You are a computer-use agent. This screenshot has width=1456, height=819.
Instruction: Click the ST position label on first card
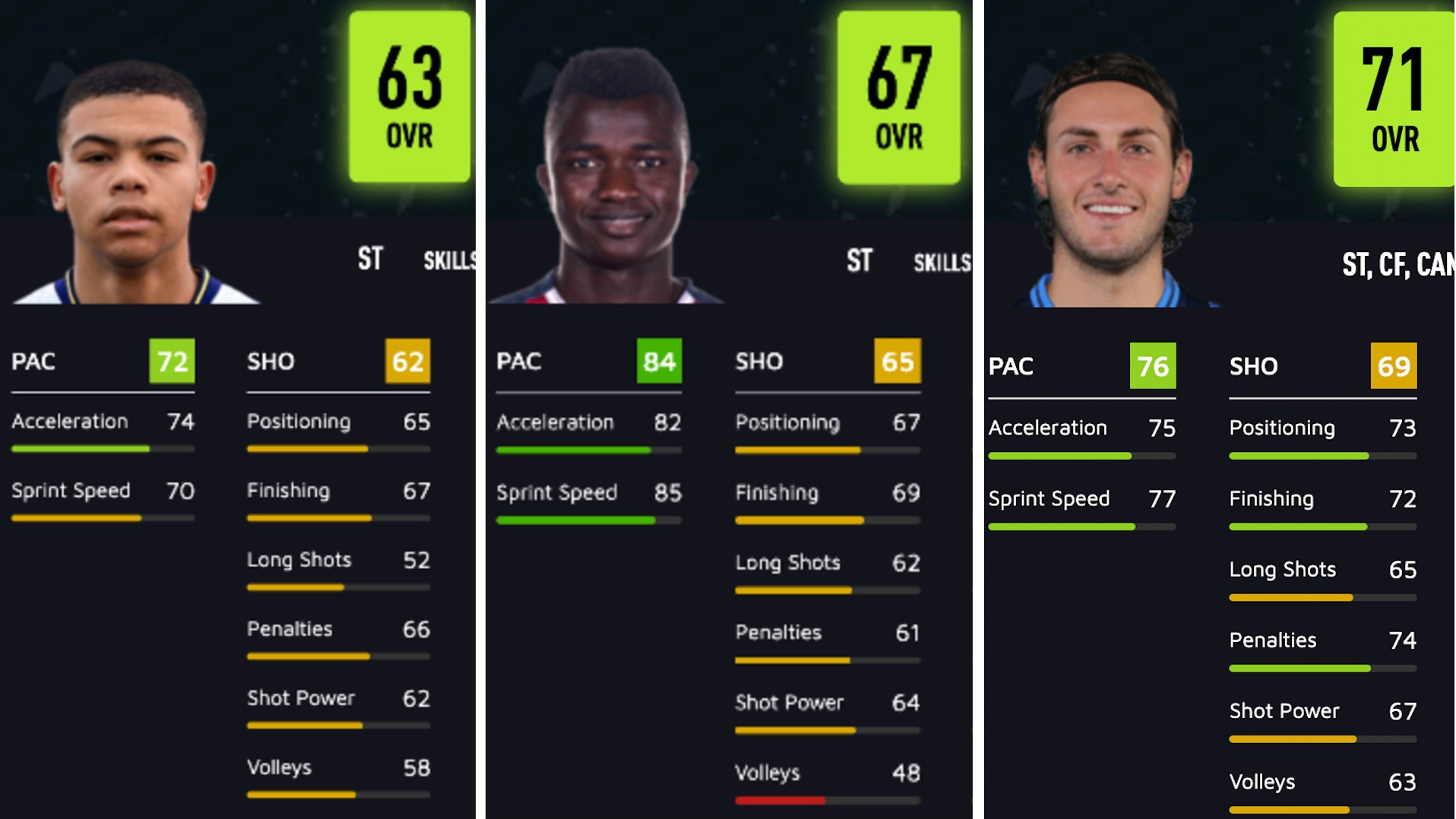(x=371, y=259)
